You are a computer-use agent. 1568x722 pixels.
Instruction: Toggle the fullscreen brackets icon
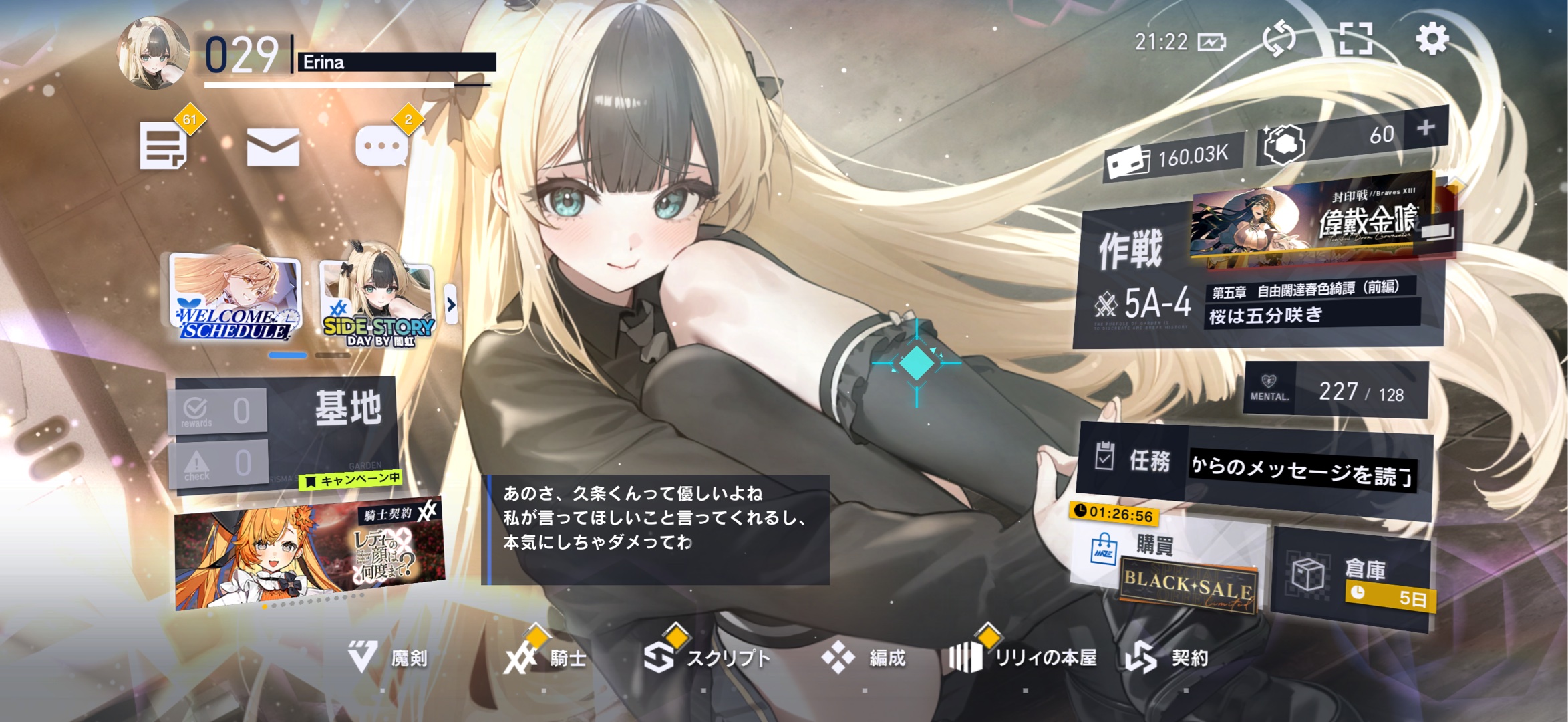point(1356,39)
